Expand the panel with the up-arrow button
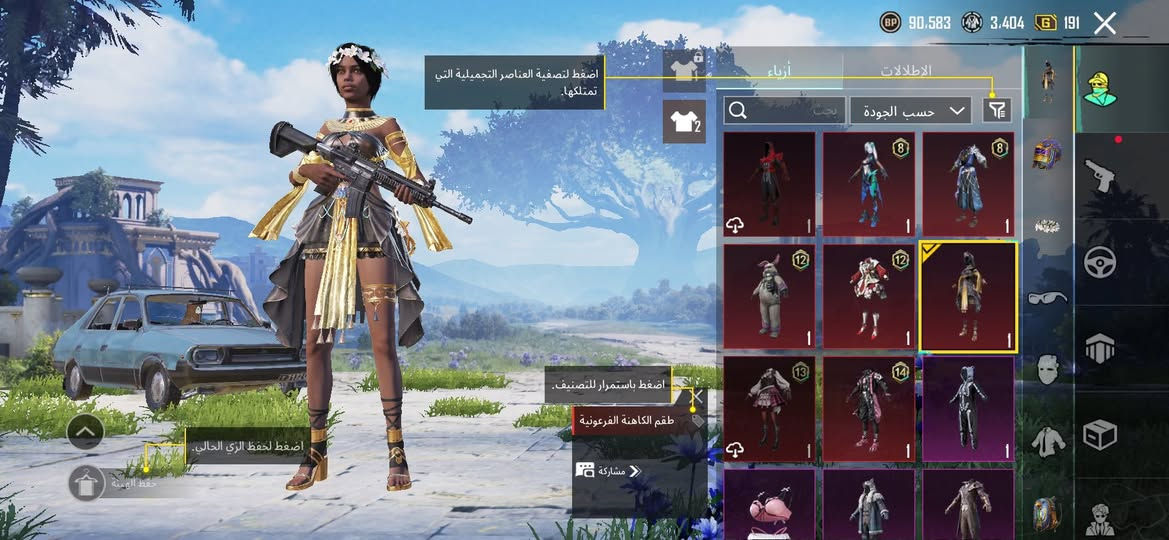This screenshot has width=1169, height=540. (86, 432)
